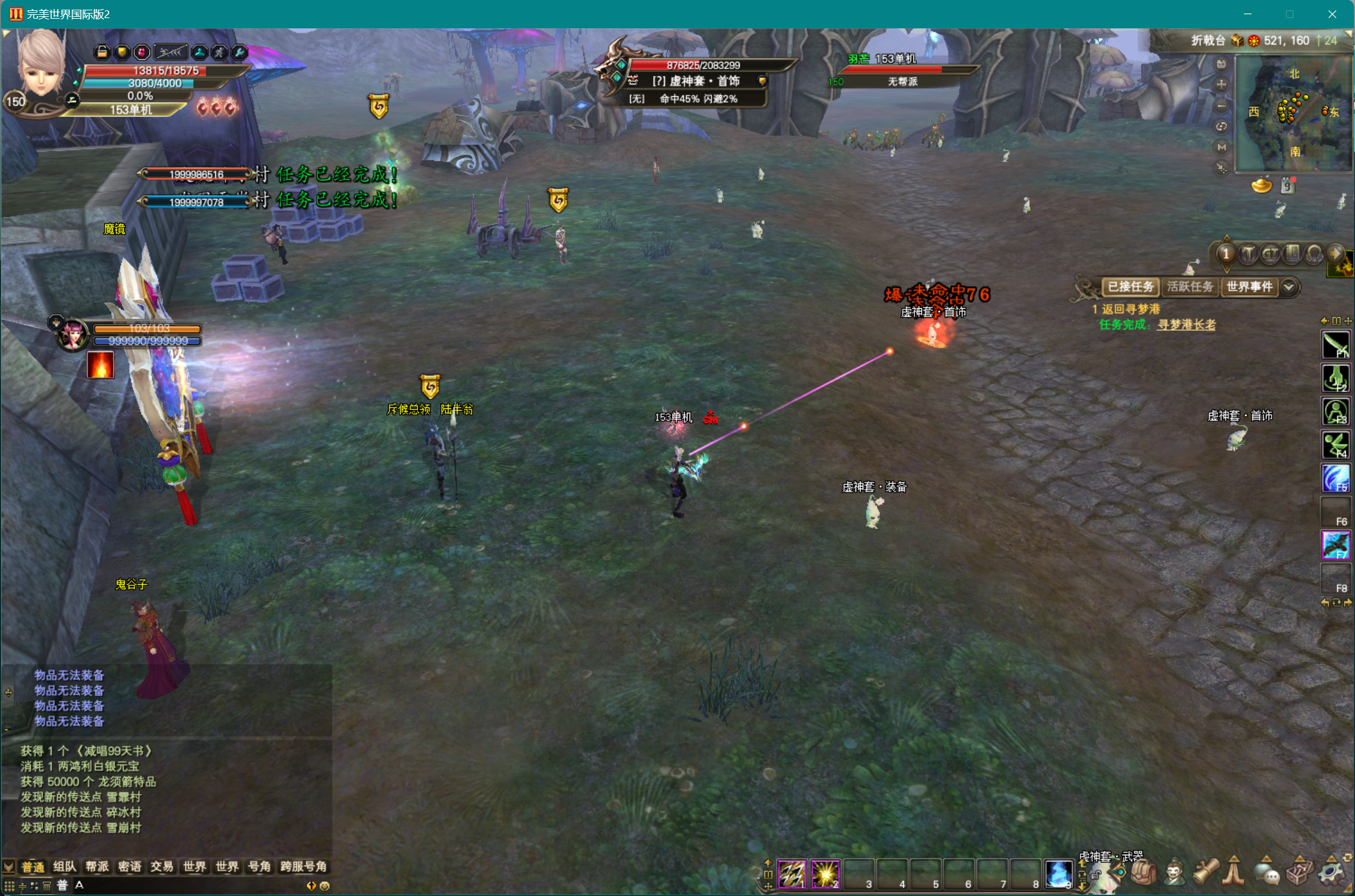Use the yellow burst skill in slot 2
Screen dimensions: 1355x896
point(825,874)
